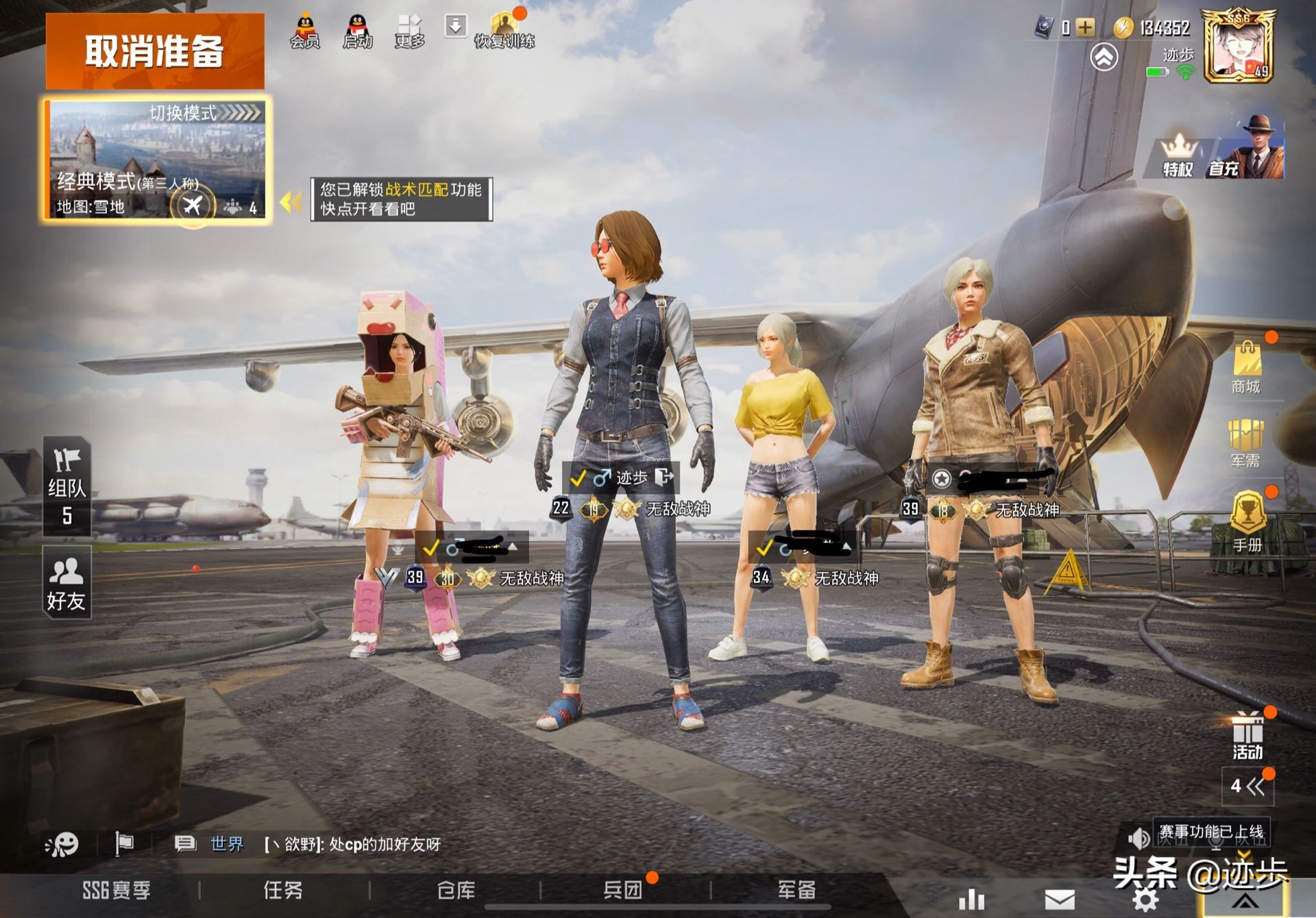Image resolution: width=1316 pixels, height=918 pixels.
Task: Switch to the 仓库 inventory tab
Action: (456, 890)
